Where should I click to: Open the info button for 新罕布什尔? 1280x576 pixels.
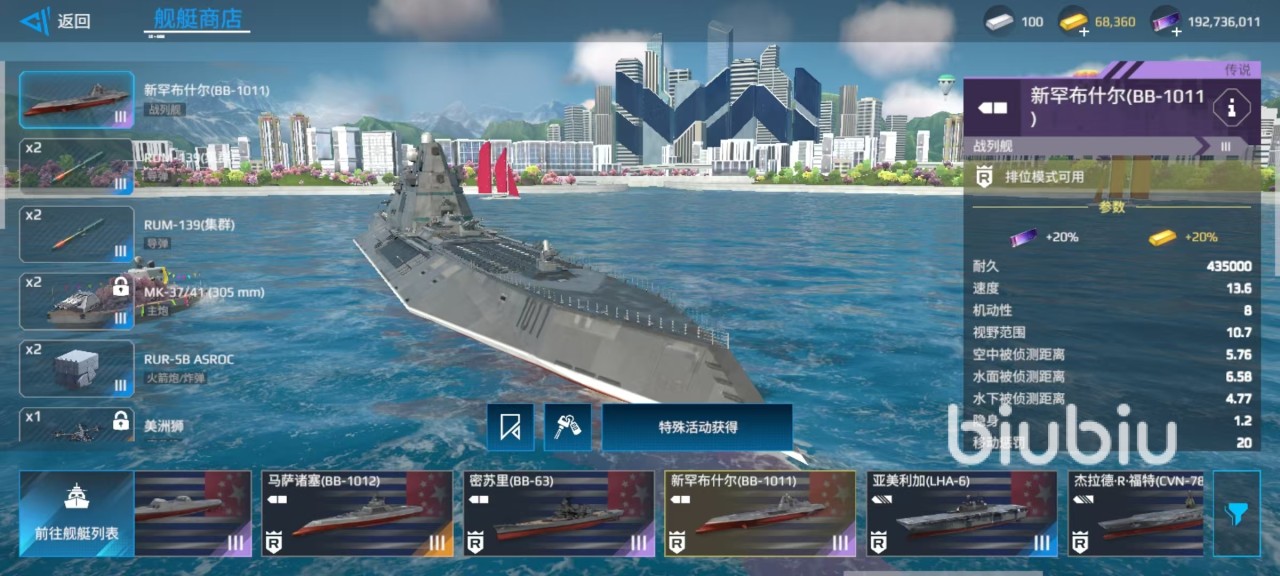[1231, 107]
